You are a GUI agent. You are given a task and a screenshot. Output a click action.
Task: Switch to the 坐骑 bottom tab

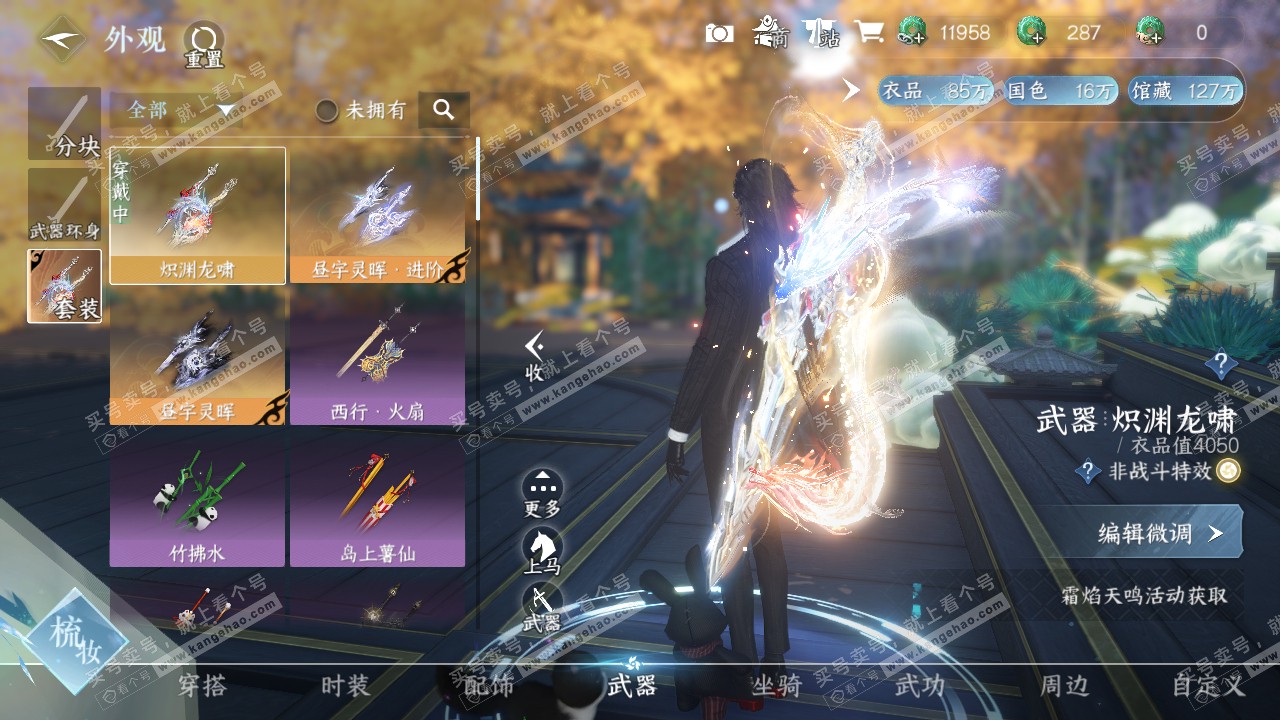click(x=776, y=686)
